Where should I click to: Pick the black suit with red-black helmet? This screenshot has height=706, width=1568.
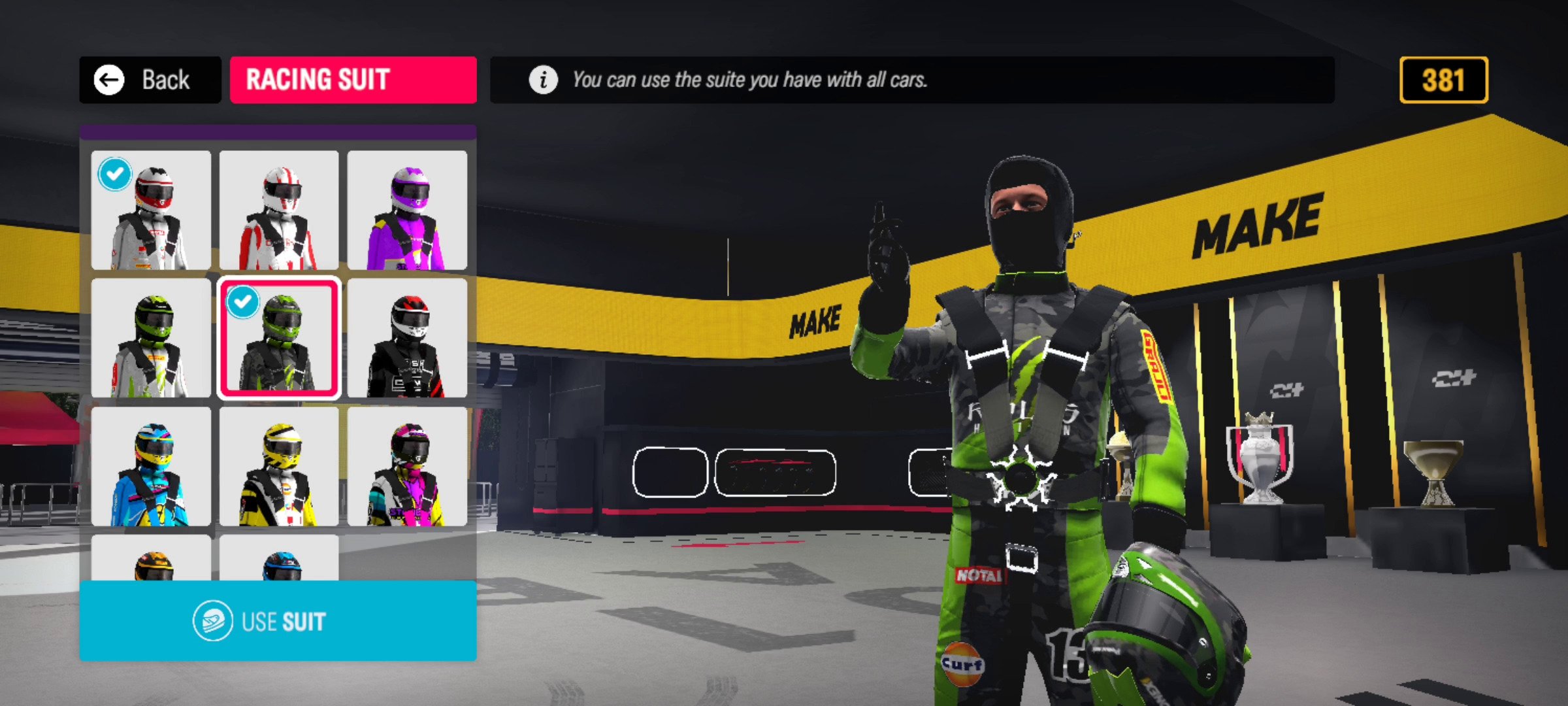coord(407,338)
